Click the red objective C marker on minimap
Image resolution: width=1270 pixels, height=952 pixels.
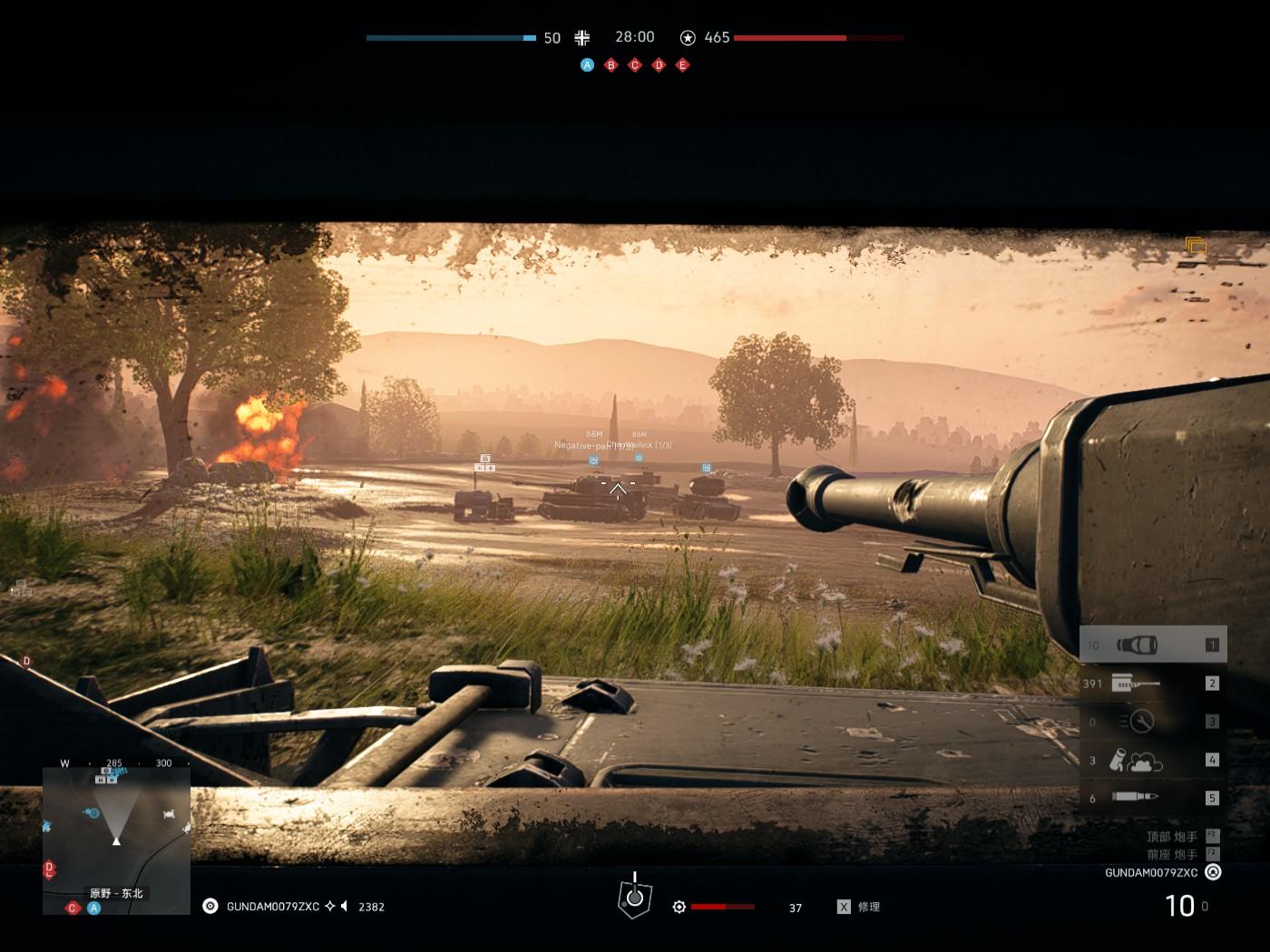[73, 908]
